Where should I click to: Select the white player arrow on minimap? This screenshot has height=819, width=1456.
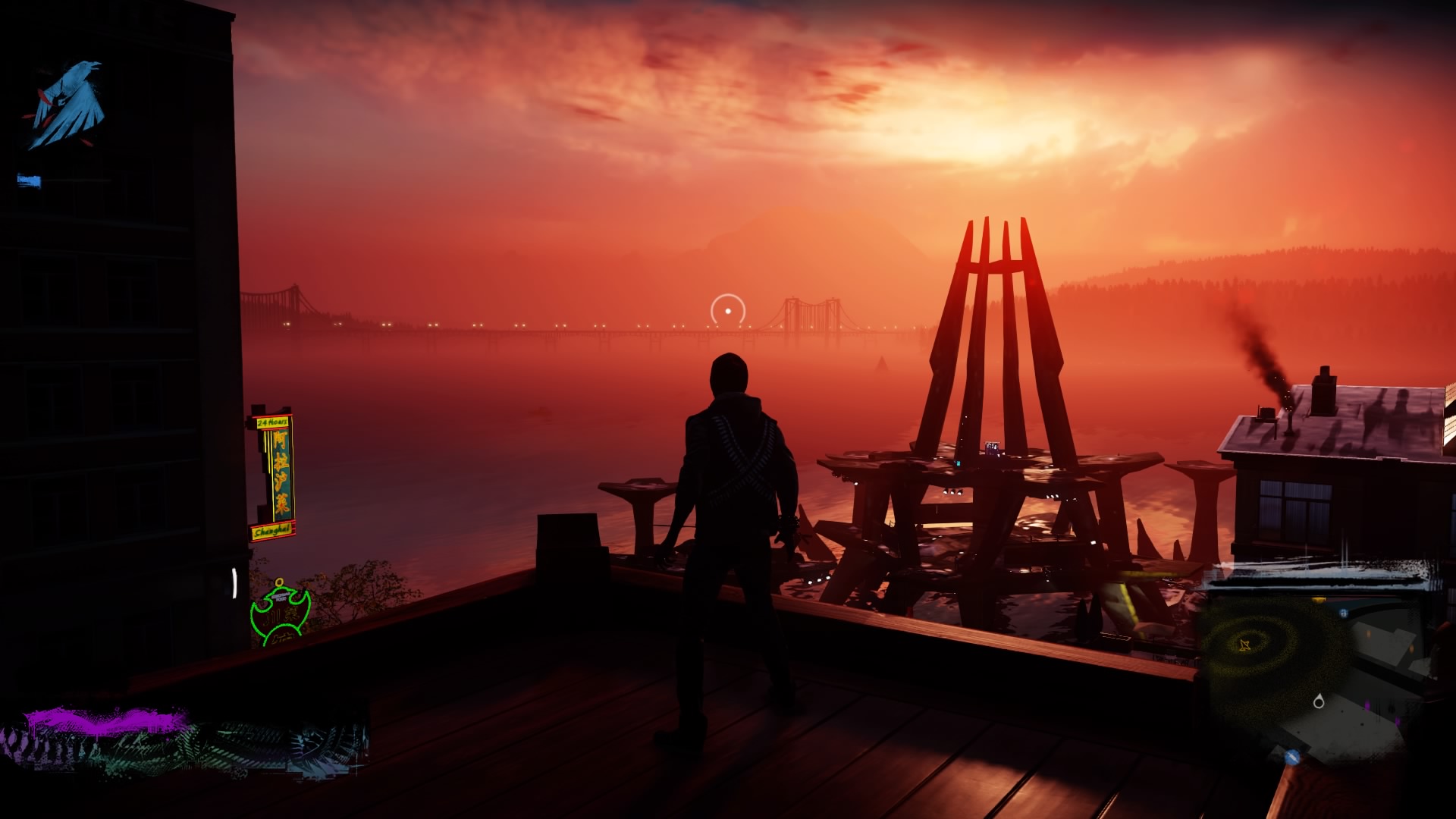tap(1319, 702)
